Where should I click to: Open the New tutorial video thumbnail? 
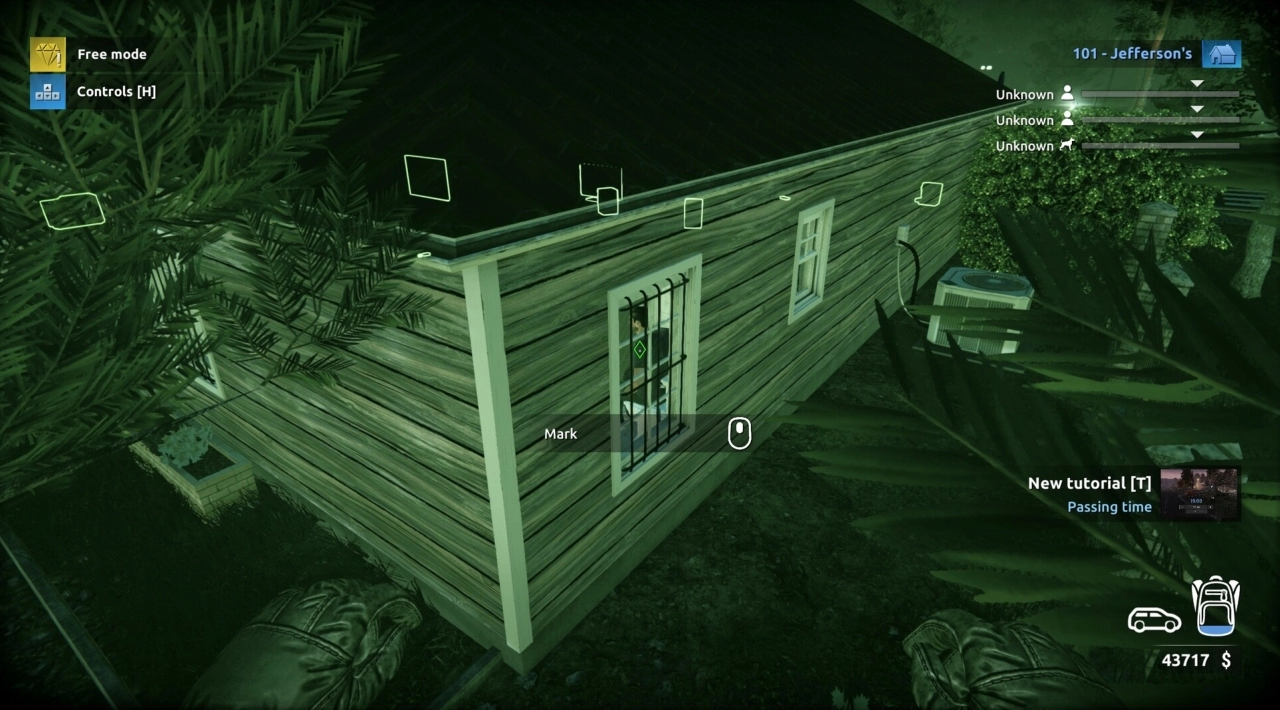[1199, 493]
